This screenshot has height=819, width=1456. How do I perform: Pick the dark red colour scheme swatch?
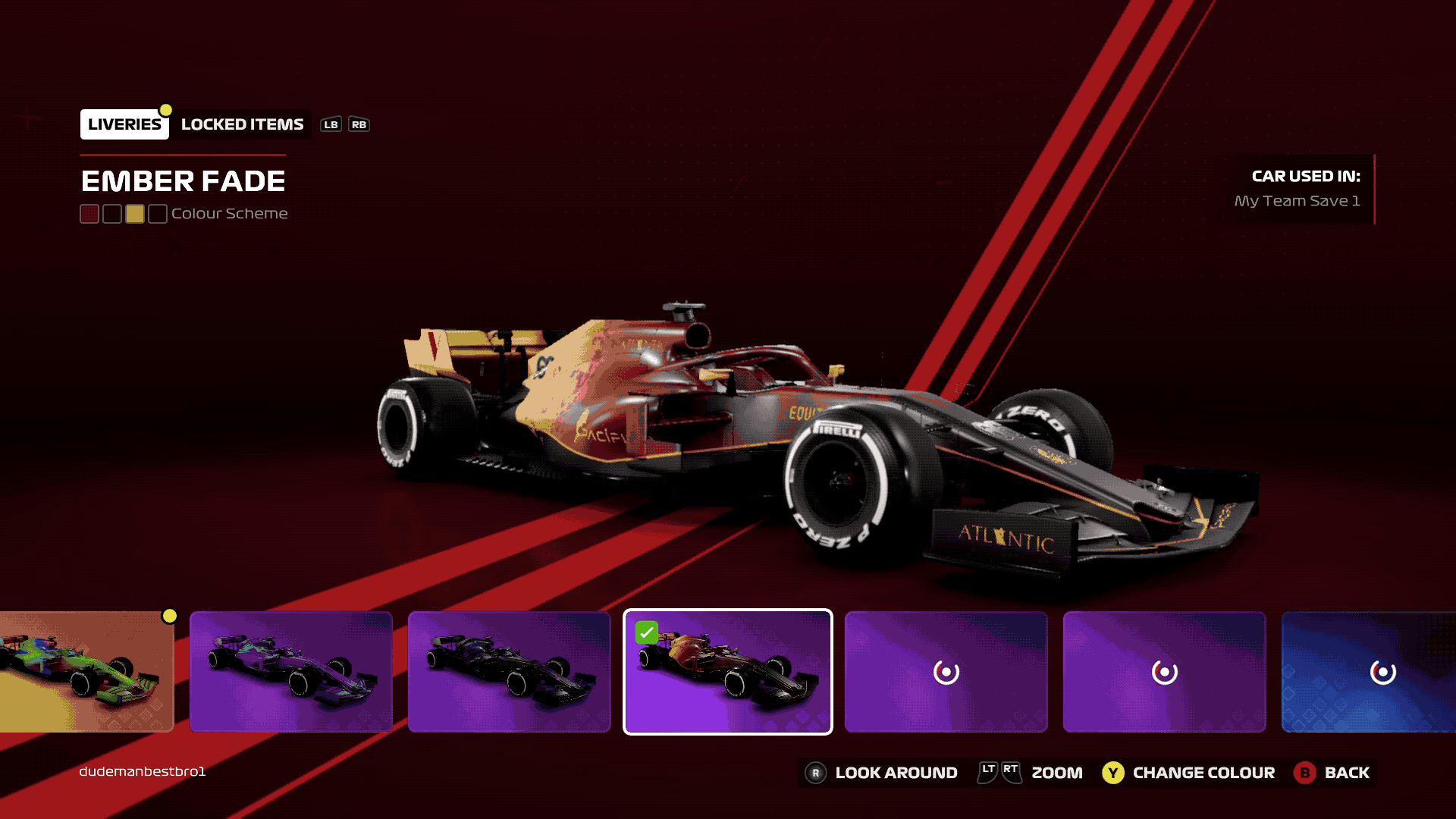pyautogui.click(x=89, y=214)
